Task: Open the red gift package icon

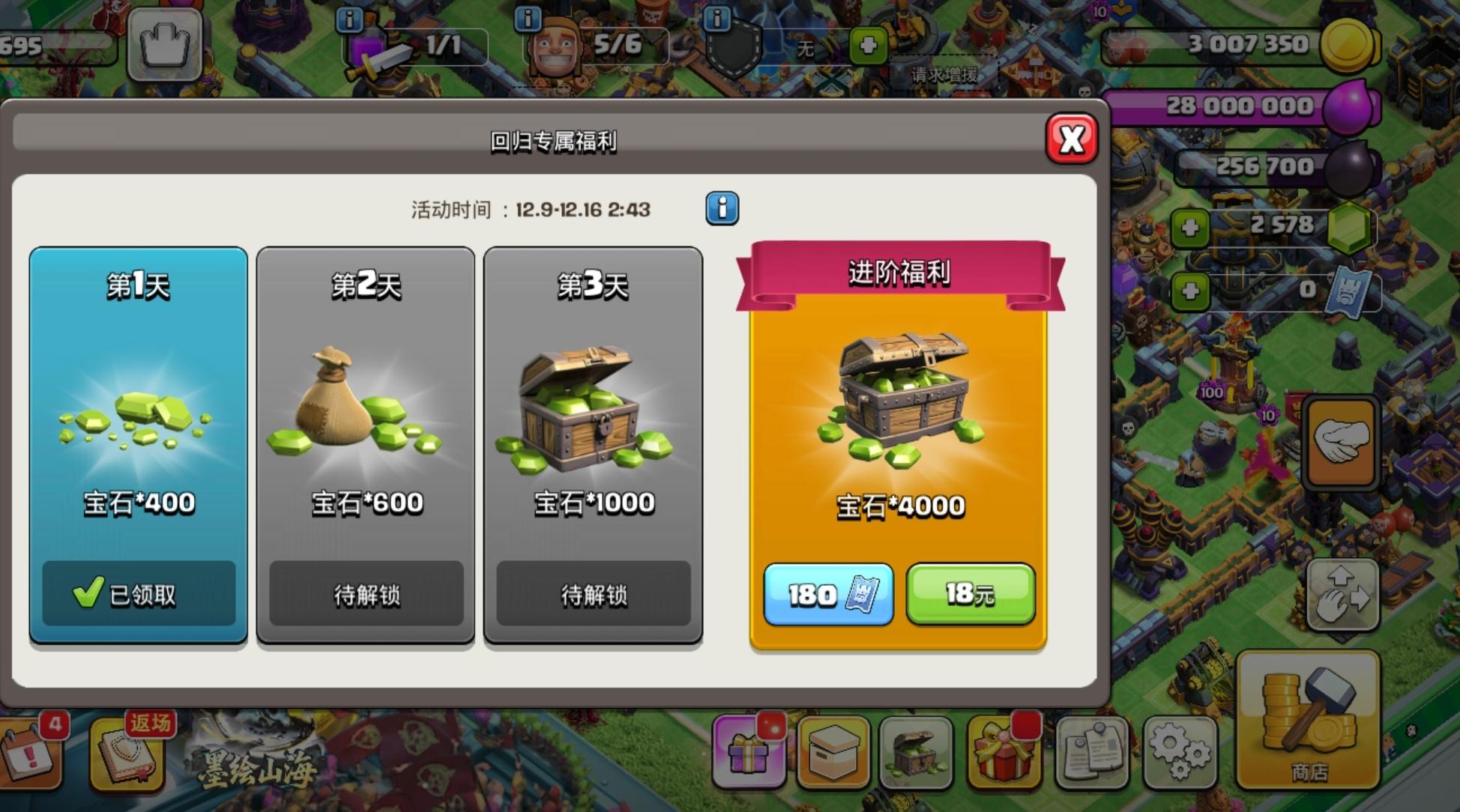Action: pos(1005,753)
